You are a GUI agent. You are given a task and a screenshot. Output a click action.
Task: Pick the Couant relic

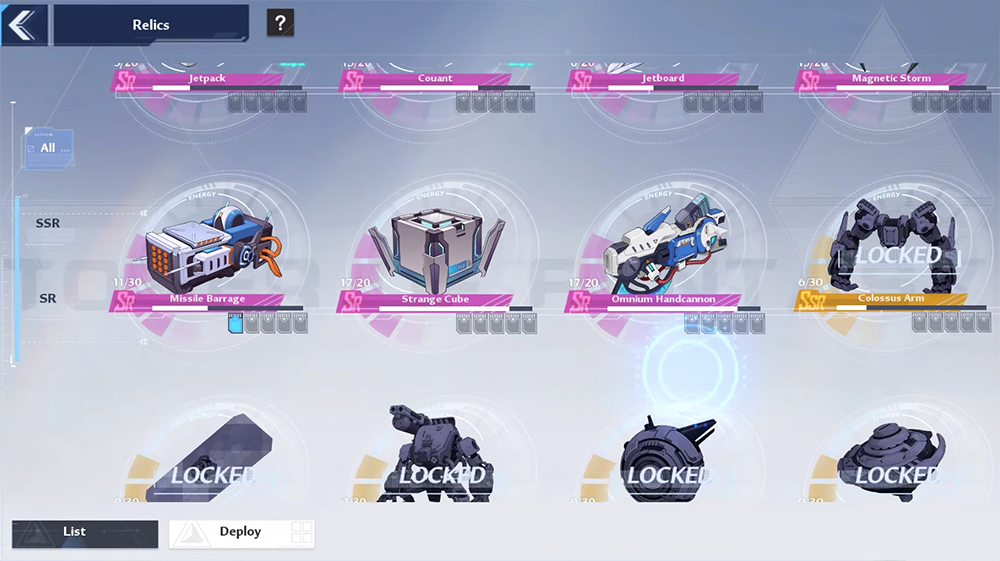coord(435,78)
